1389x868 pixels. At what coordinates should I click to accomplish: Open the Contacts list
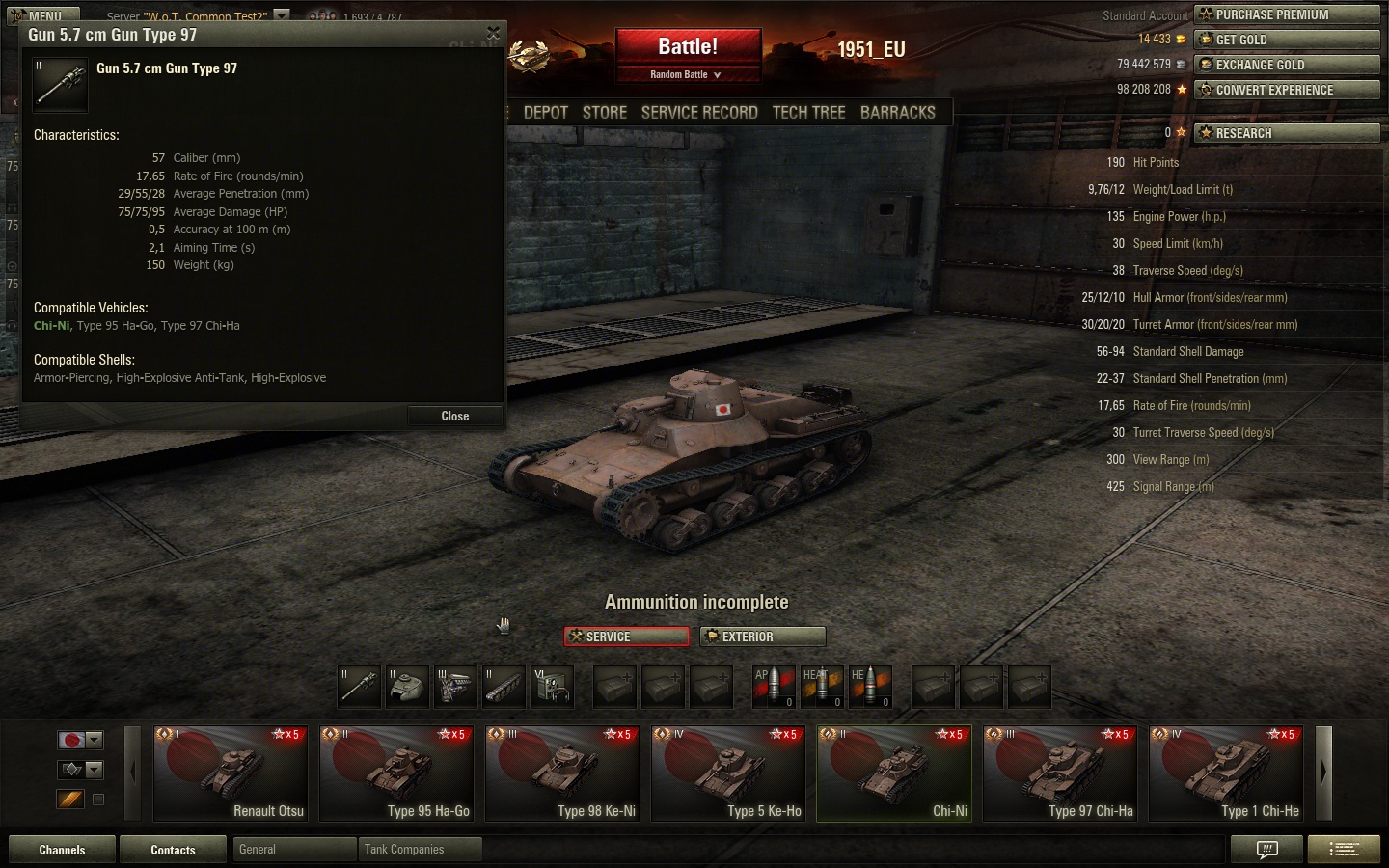(173, 850)
